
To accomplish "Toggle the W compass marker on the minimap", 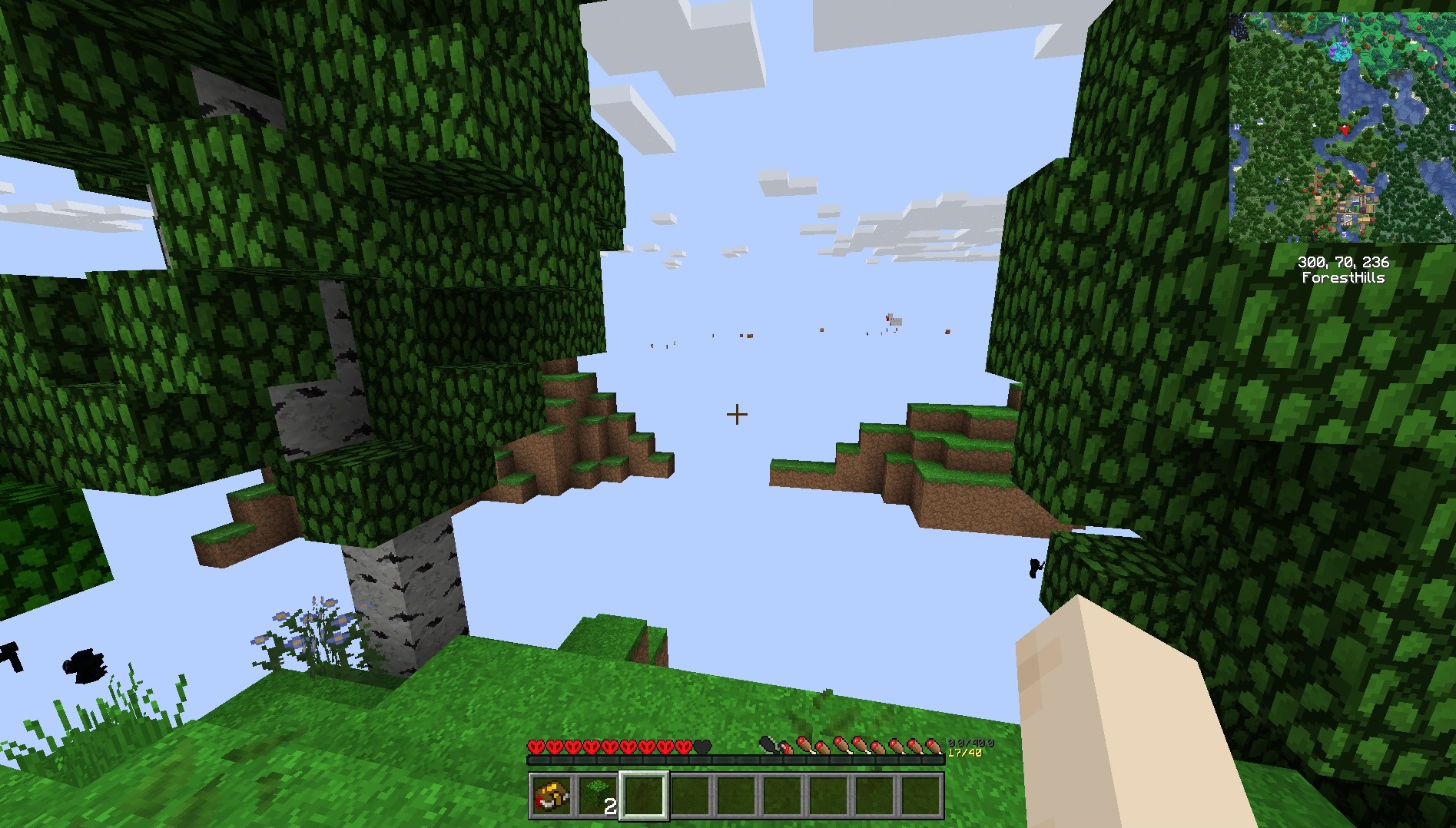I will pyautogui.click(x=1237, y=126).
